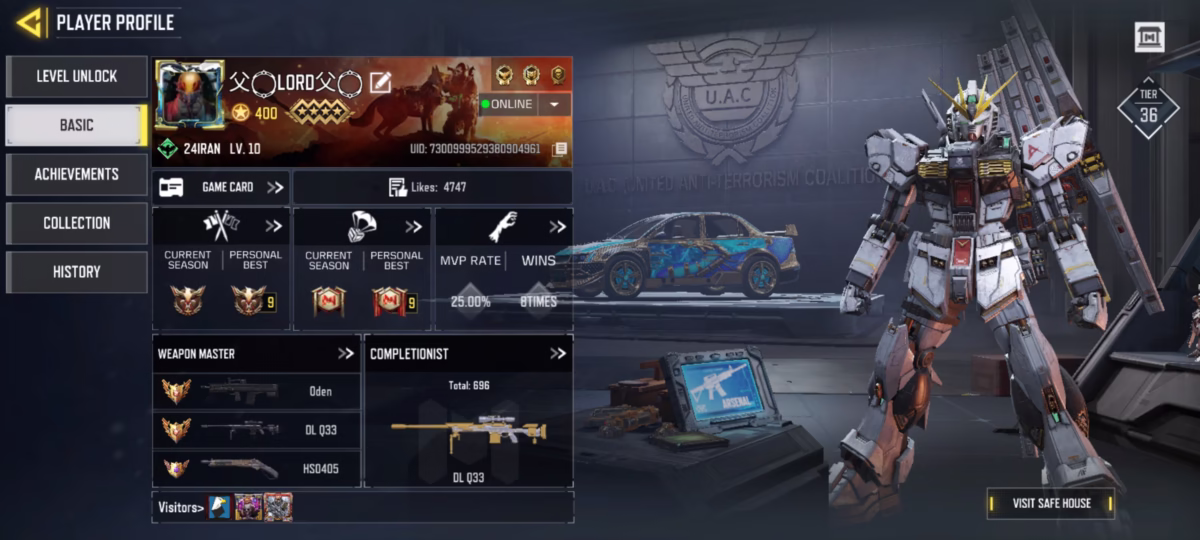Open the History tab
This screenshot has height=540, width=1200.
coord(76,272)
